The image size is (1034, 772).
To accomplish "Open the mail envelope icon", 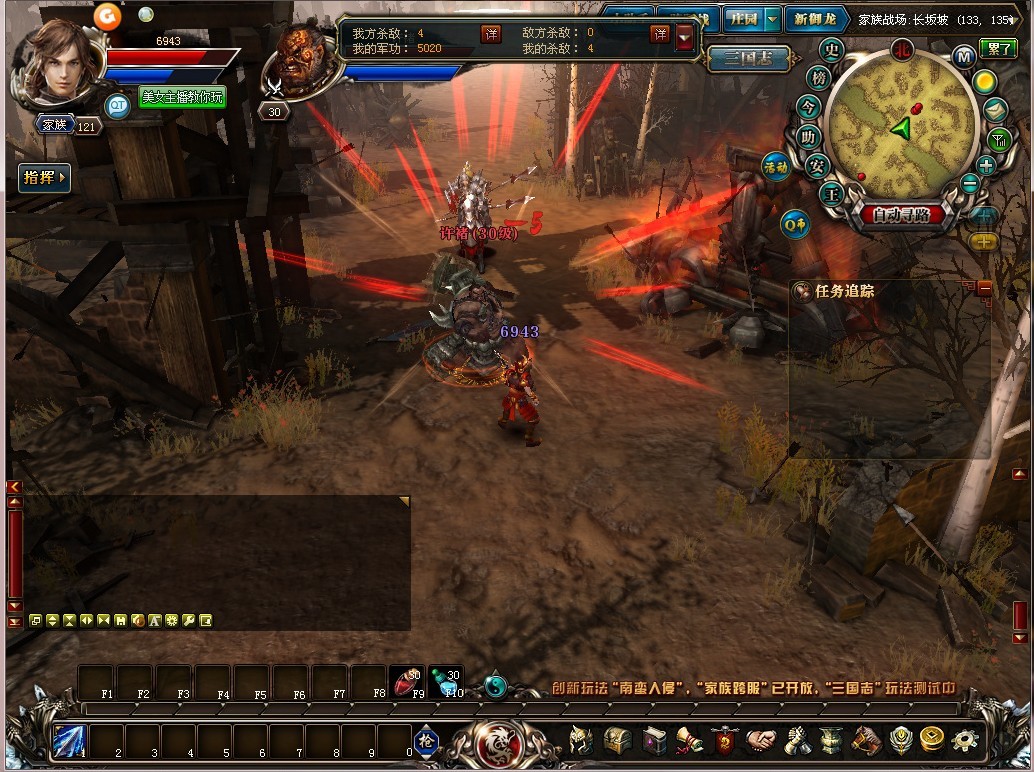I will (995, 110).
